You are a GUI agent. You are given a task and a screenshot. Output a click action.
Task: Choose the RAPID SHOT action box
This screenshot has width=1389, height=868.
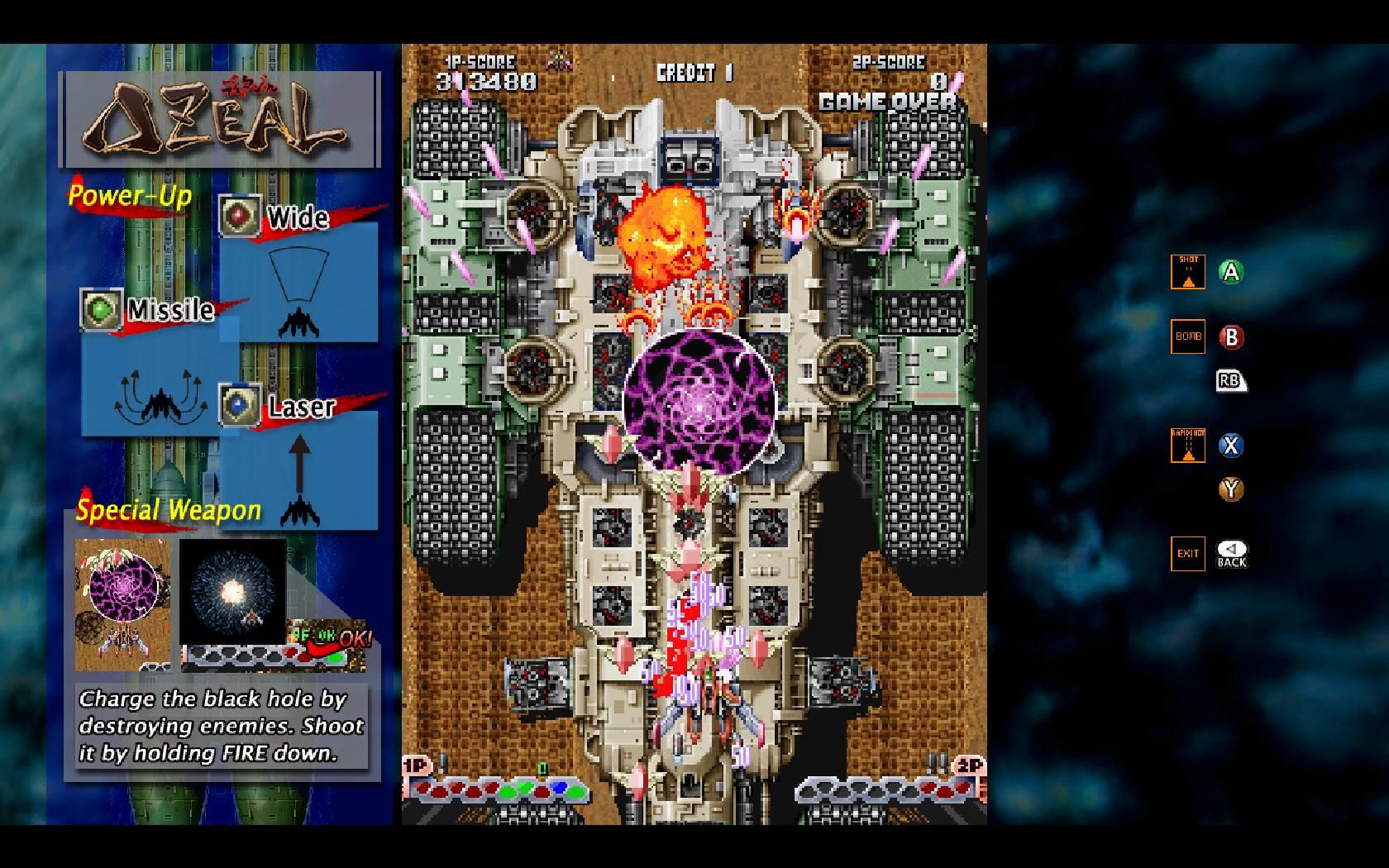pos(1187,446)
